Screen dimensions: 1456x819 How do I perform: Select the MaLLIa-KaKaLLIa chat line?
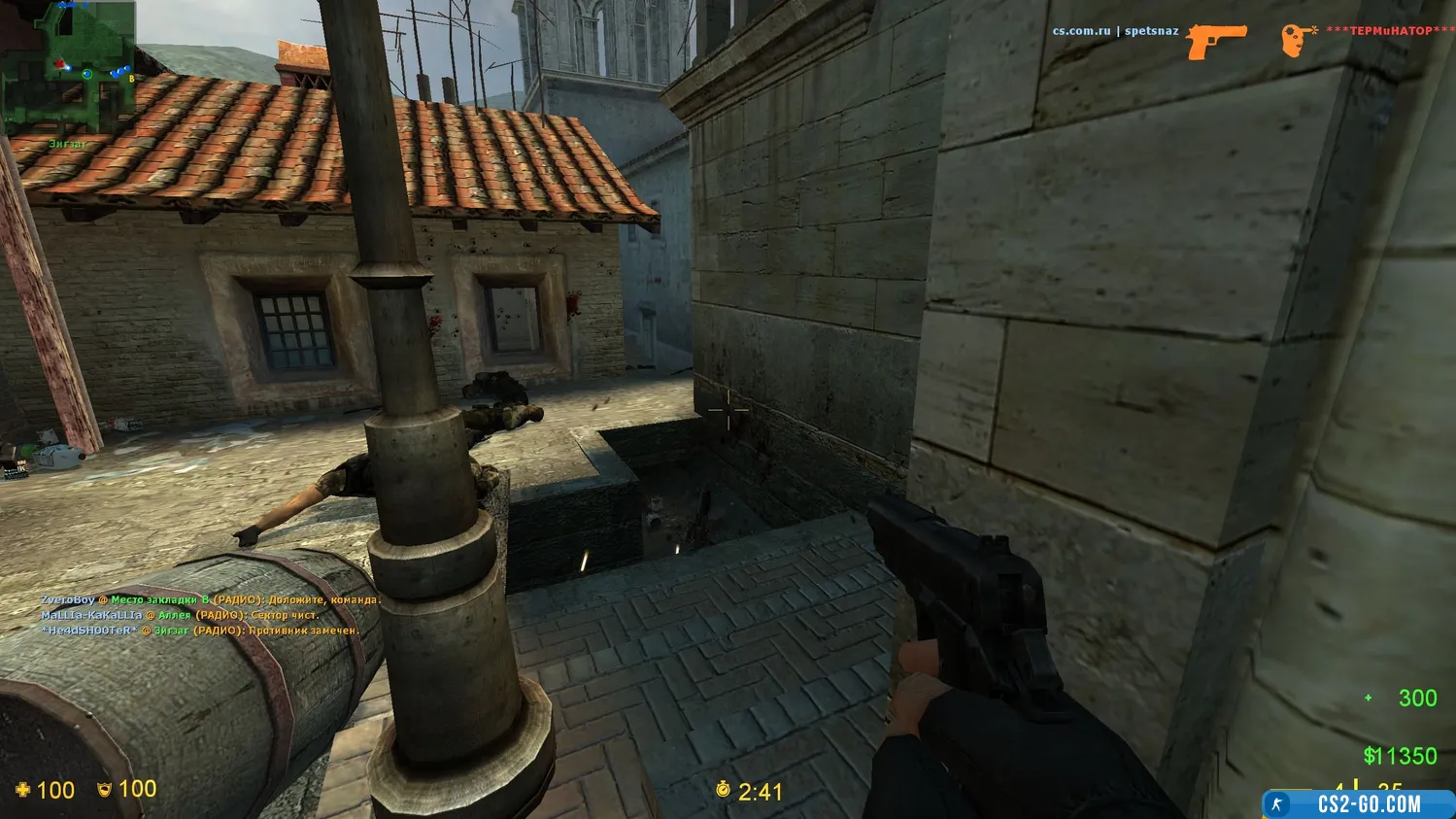tap(180, 615)
